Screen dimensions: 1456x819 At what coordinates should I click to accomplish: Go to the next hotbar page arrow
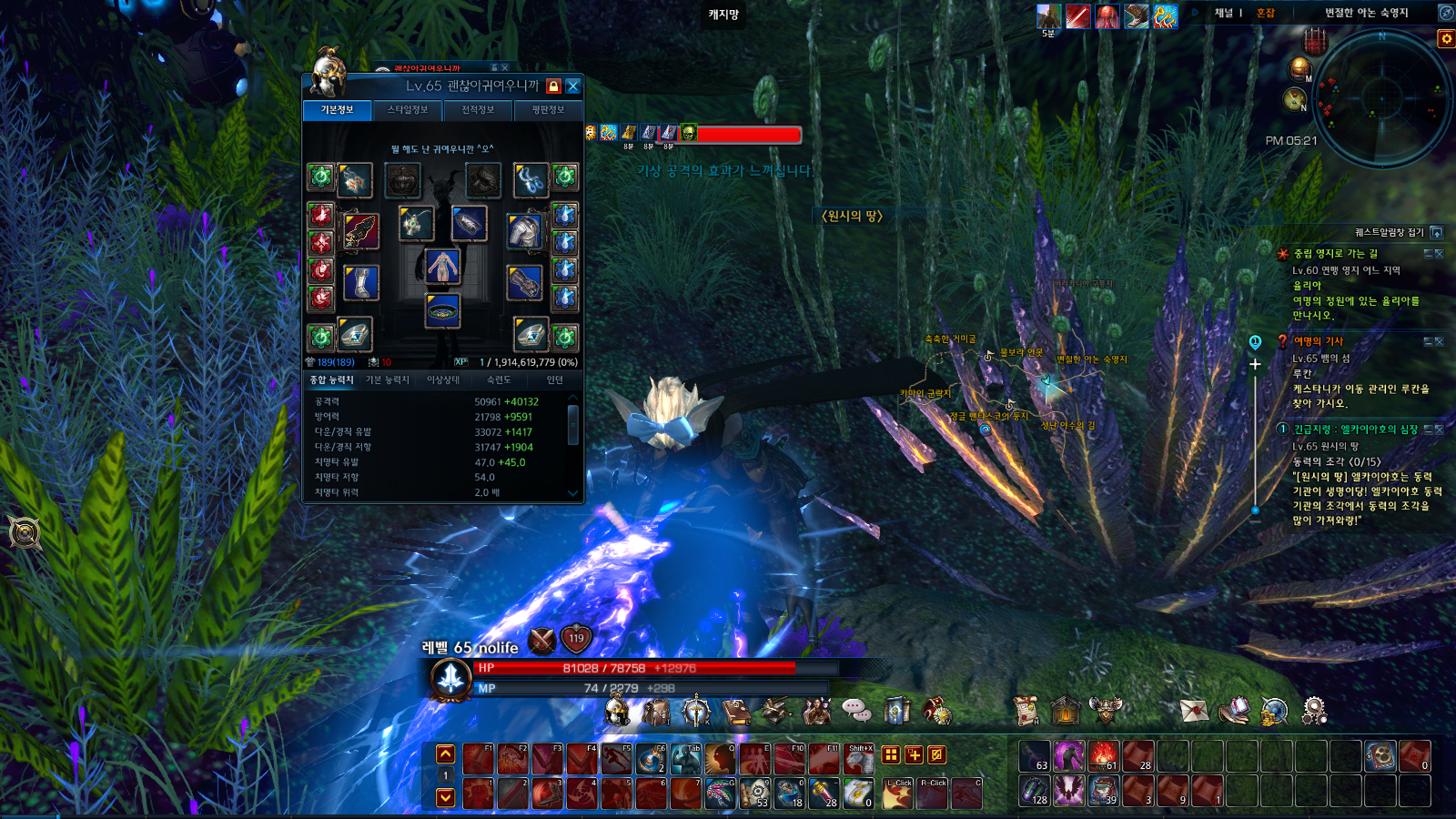coord(445,797)
